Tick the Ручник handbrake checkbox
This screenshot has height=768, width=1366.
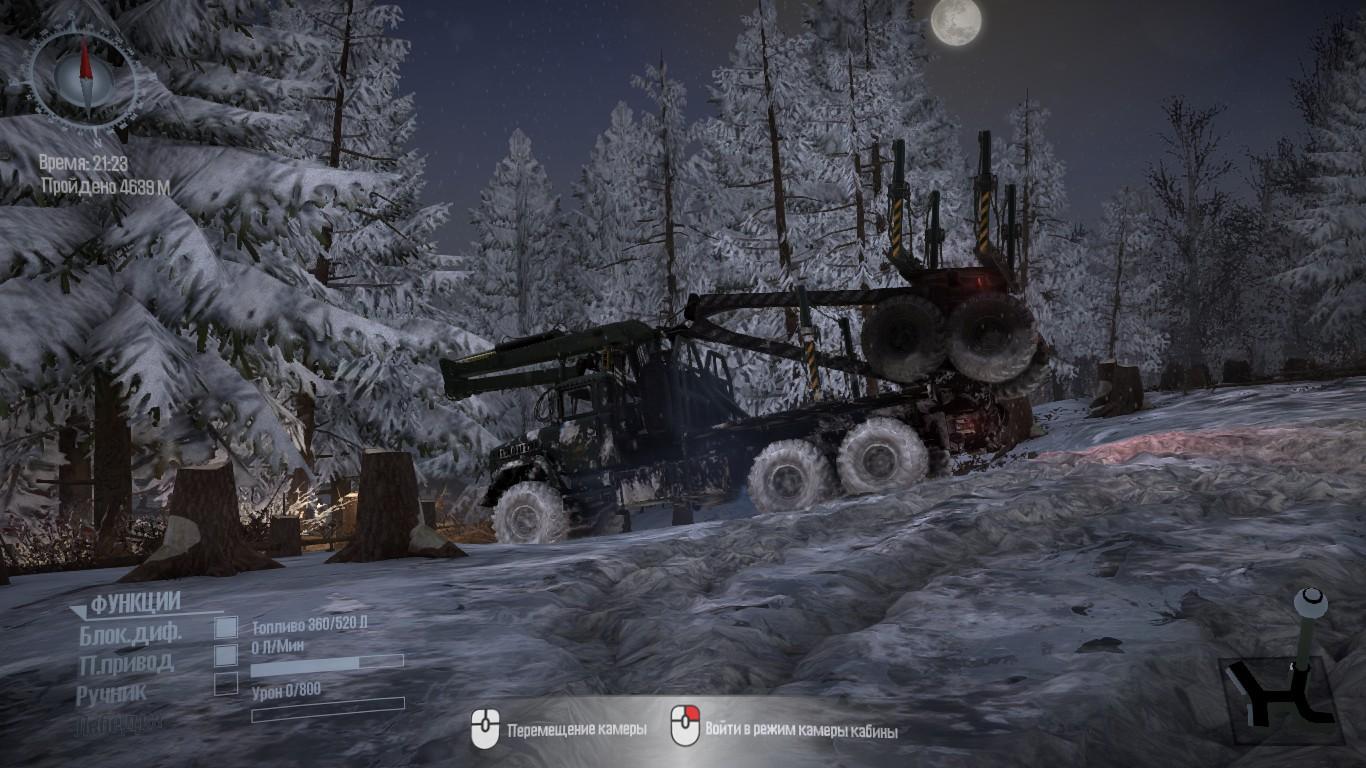click(x=227, y=684)
